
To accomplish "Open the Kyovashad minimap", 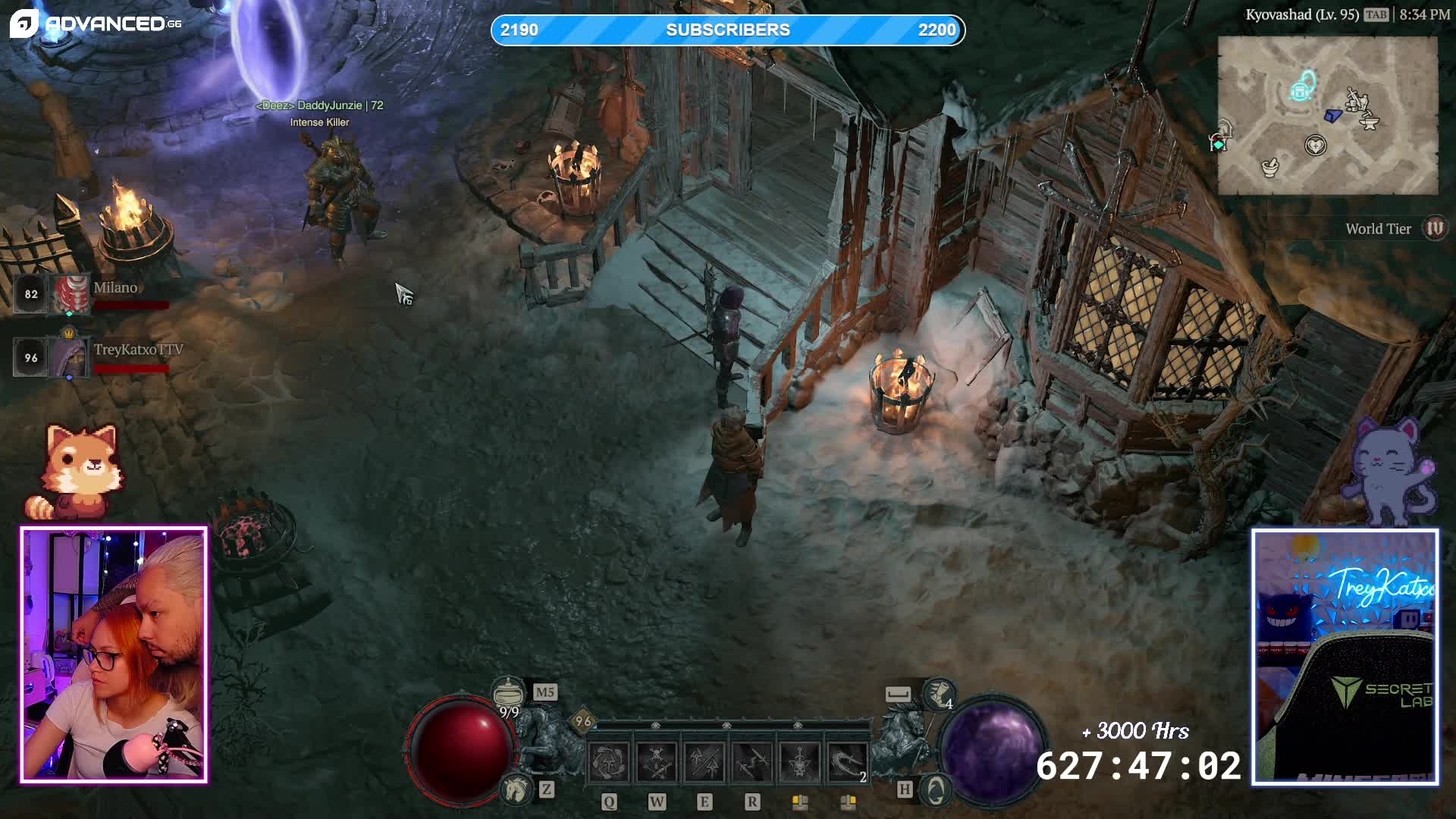I will point(1327,115).
